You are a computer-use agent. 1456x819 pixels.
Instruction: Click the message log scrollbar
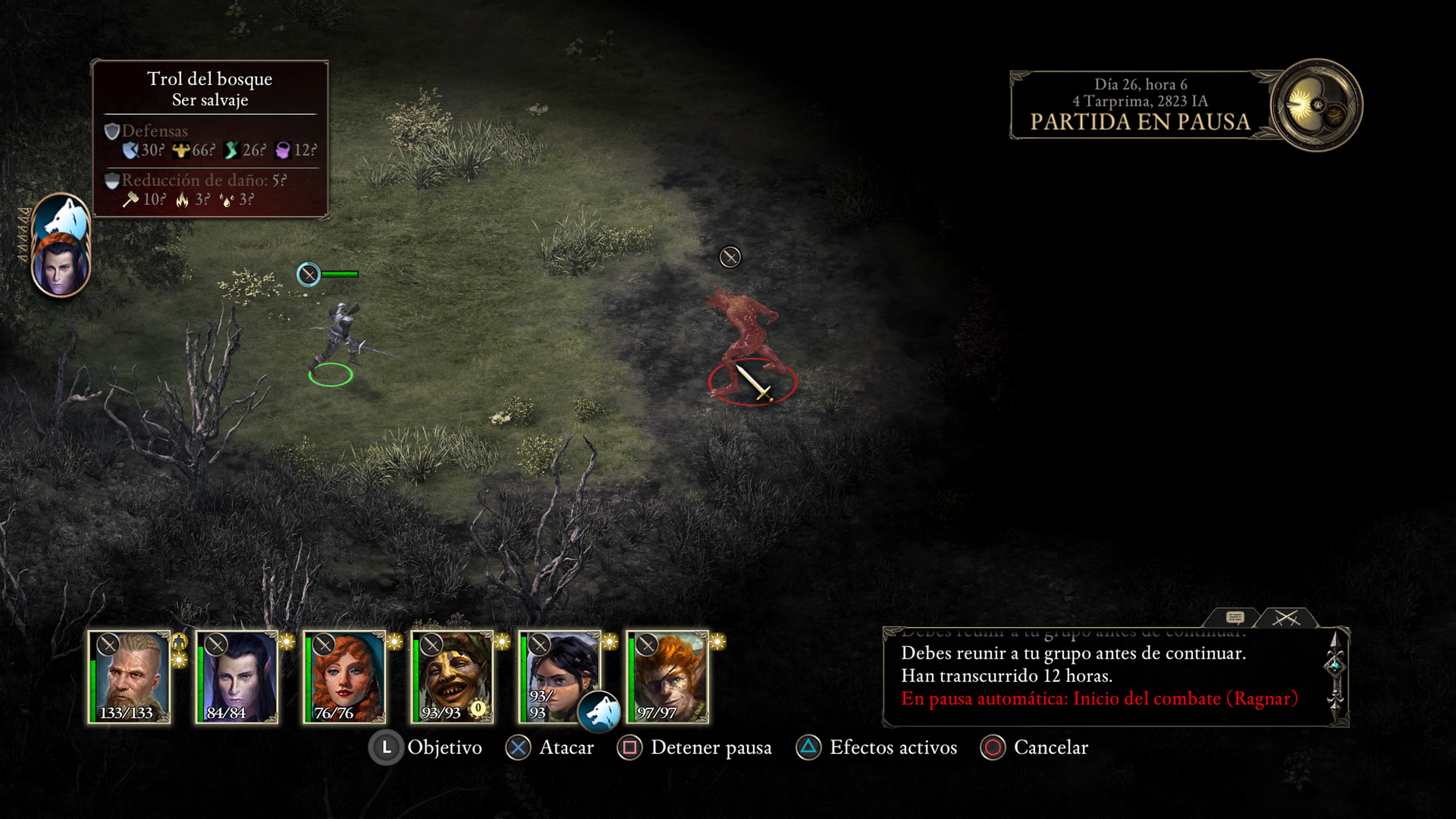click(x=1335, y=675)
